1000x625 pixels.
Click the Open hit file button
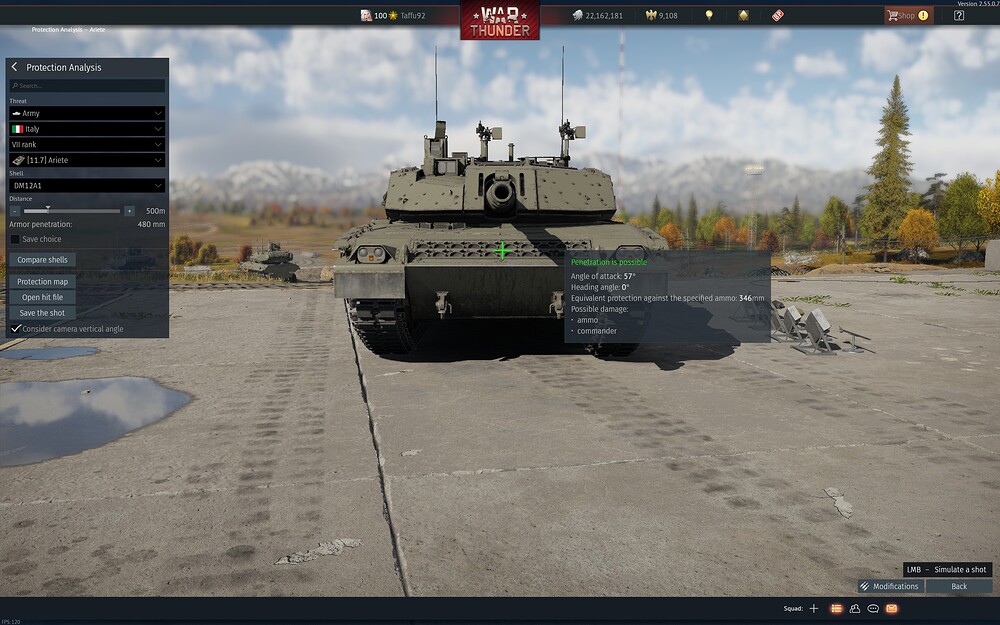[43, 297]
